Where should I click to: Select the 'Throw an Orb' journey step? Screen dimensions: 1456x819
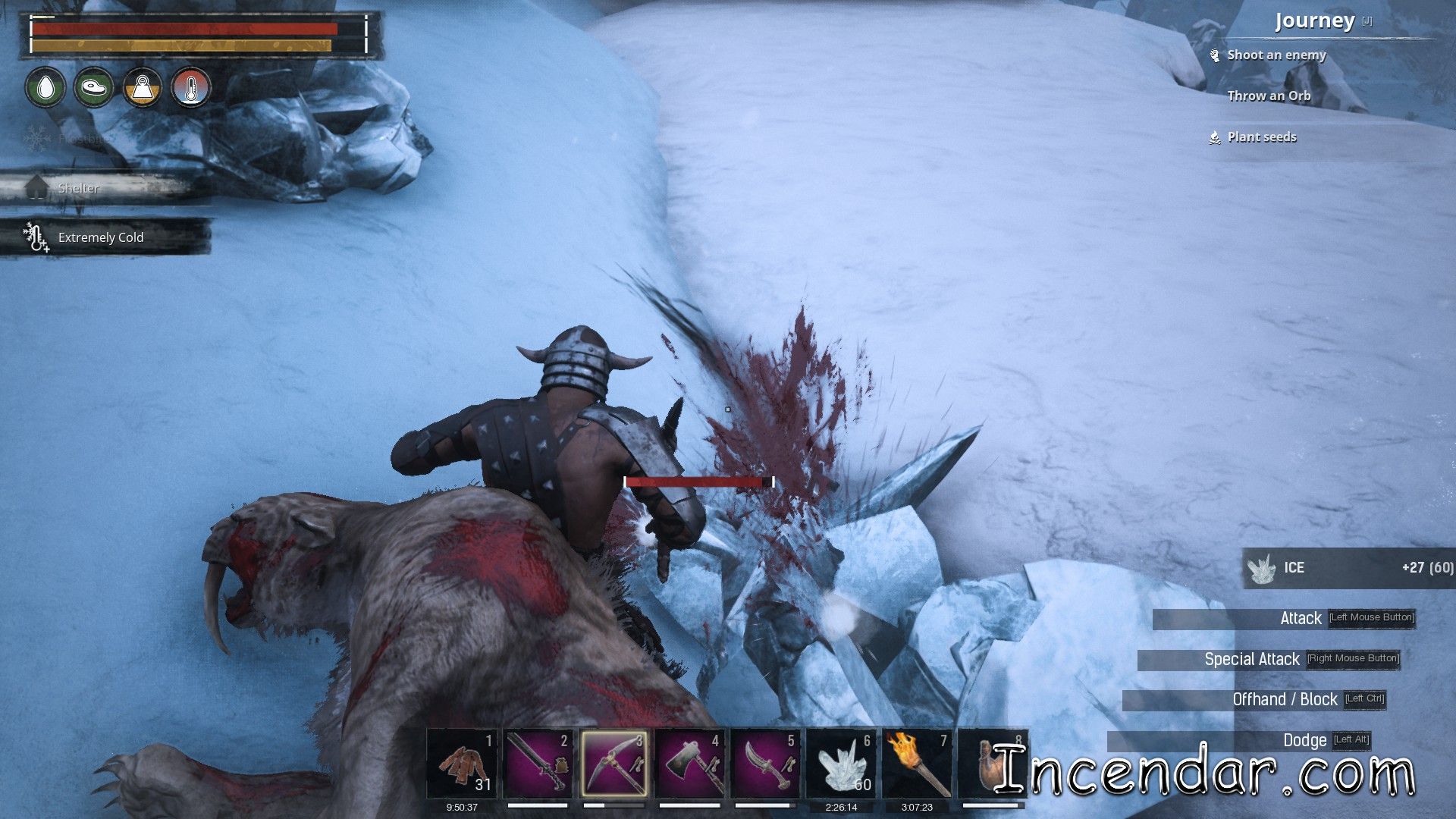pos(1269,96)
